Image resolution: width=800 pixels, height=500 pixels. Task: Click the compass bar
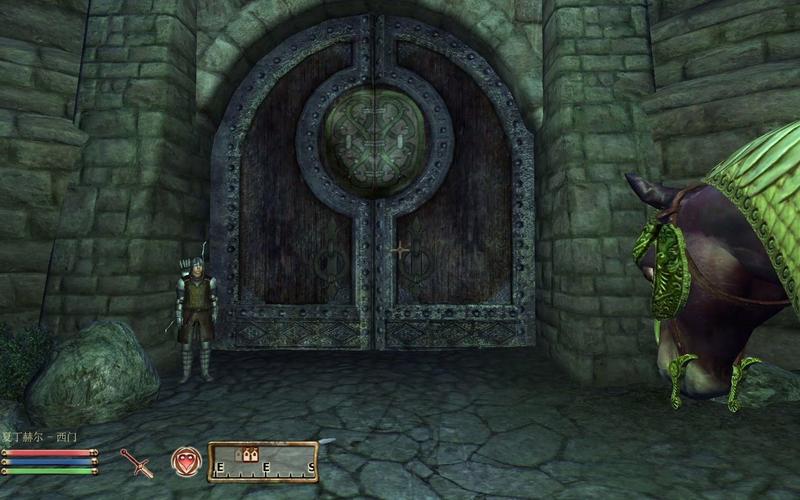263,461
